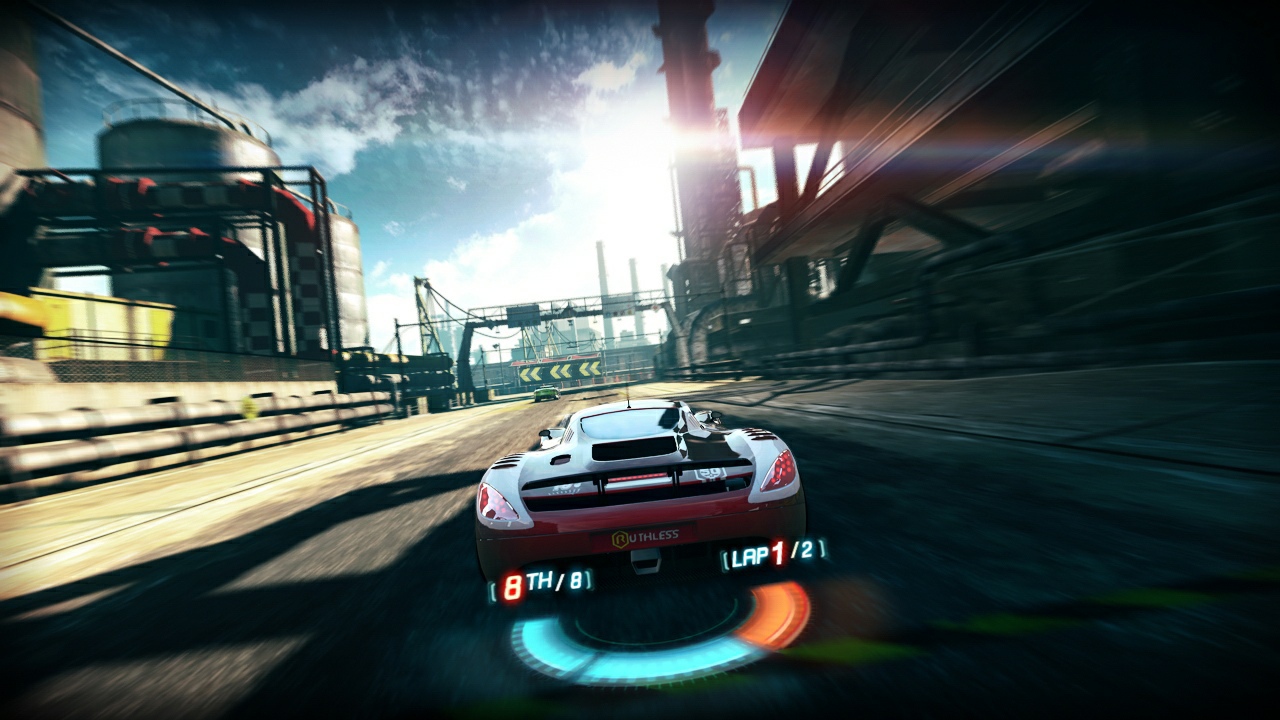Image resolution: width=1280 pixels, height=720 pixels.
Task: Click the middle chevron arrow panel
Action: coord(560,371)
